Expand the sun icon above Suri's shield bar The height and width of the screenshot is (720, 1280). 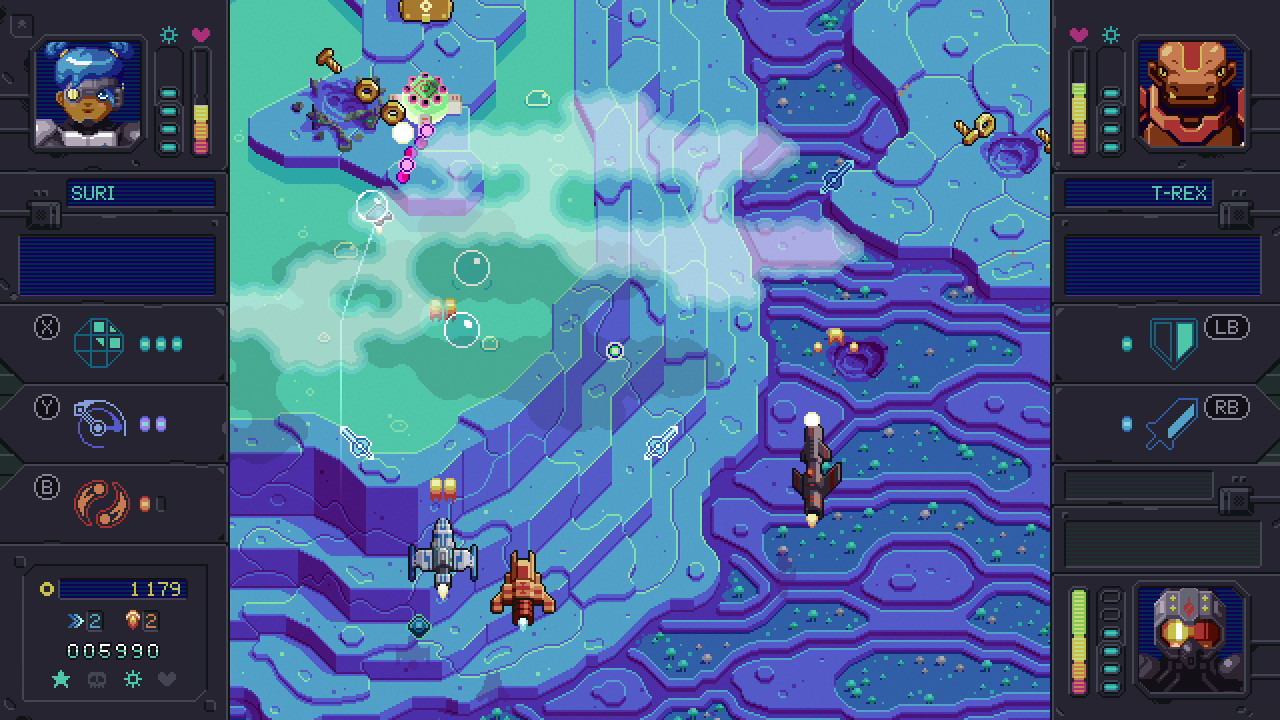(x=169, y=35)
